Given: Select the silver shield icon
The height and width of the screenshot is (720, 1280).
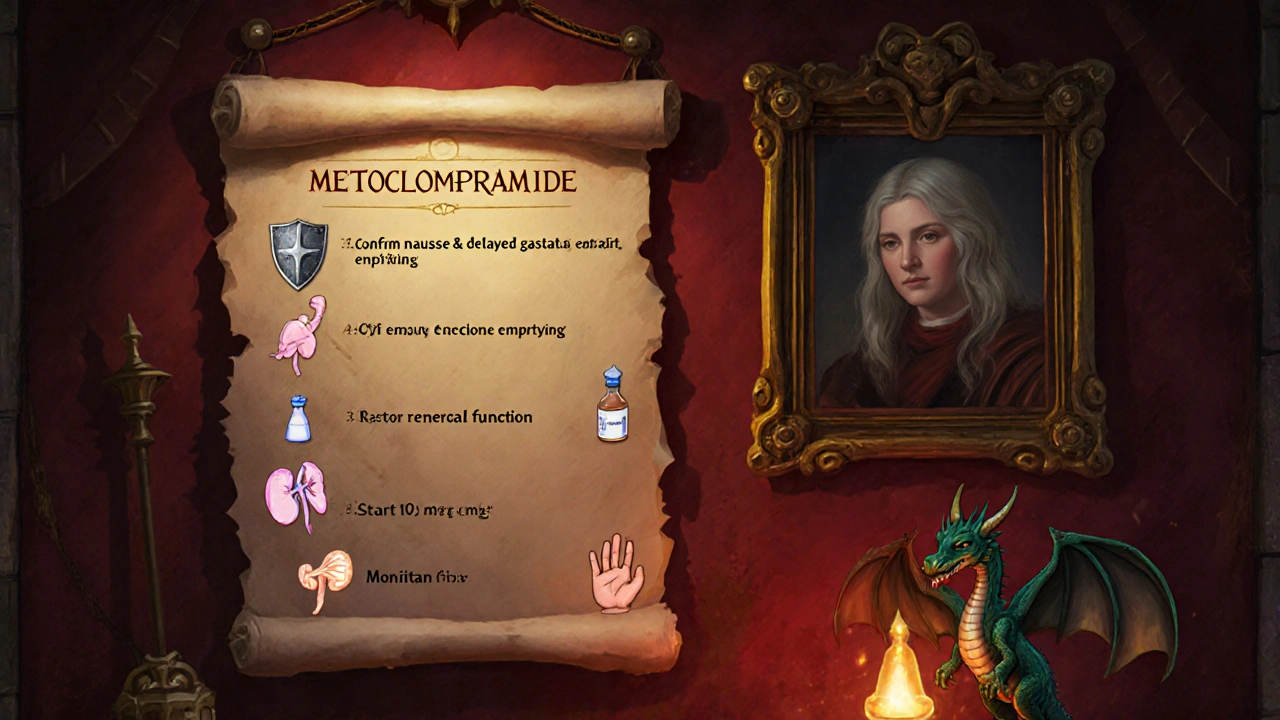Looking at the screenshot, I should [x=298, y=254].
